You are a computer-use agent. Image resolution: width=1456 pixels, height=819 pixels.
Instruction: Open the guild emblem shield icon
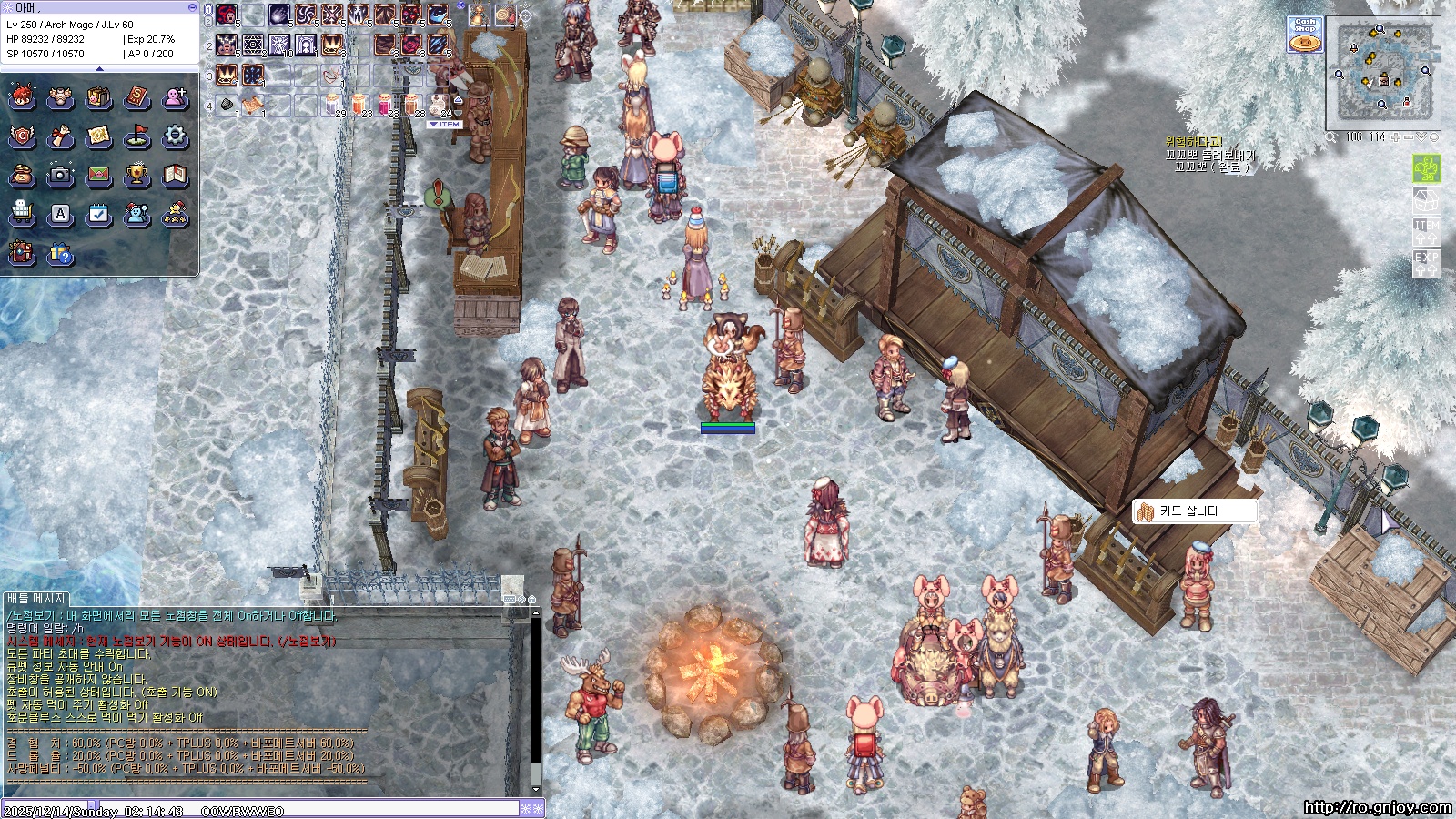point(22,136)
